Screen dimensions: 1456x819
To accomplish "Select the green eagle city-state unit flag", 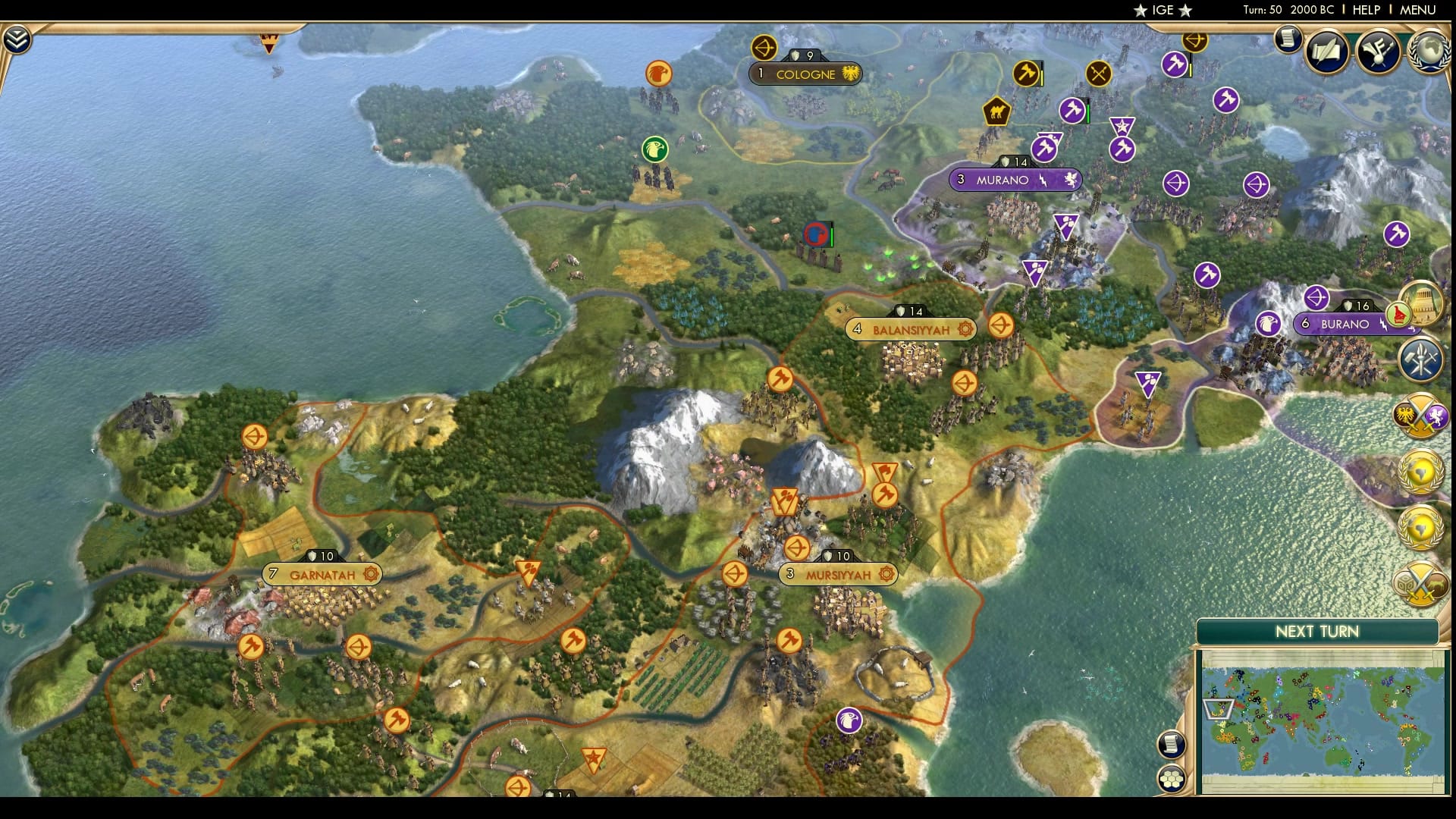I will tap(654, 149).
